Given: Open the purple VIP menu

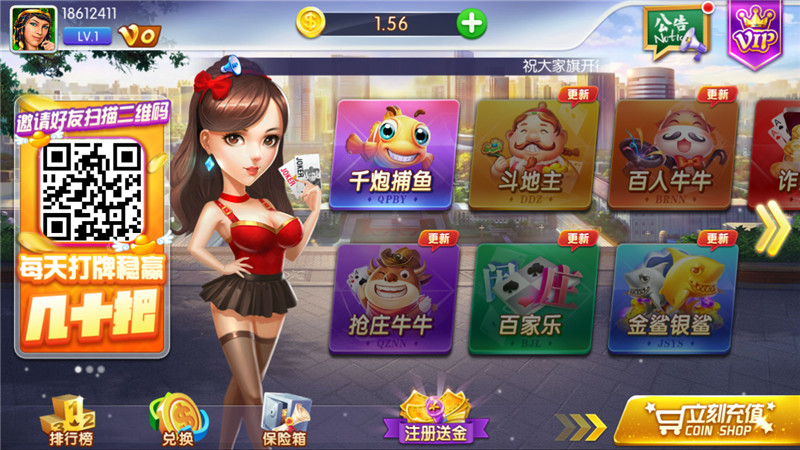Looking at the screenshot, I should tap(755, 30).
